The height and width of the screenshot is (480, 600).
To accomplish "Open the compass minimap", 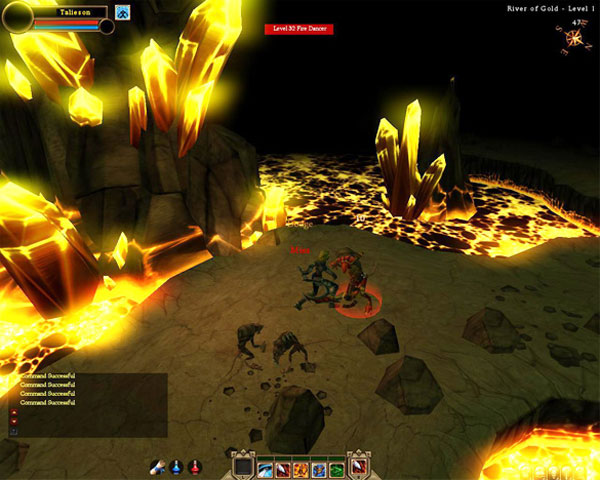I will coord(575,38).
